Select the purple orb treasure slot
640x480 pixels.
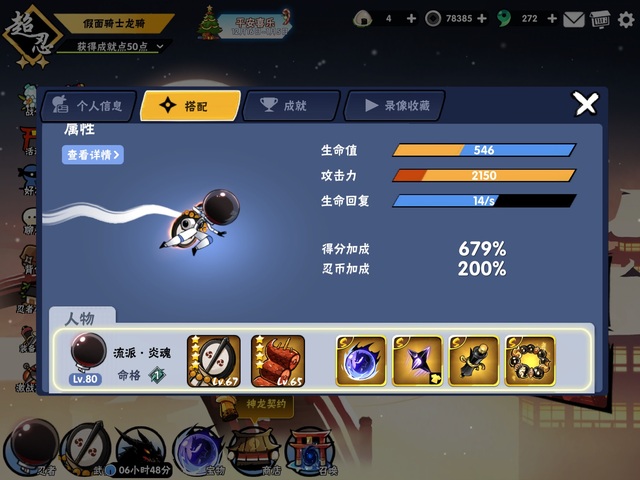point(360,361)
